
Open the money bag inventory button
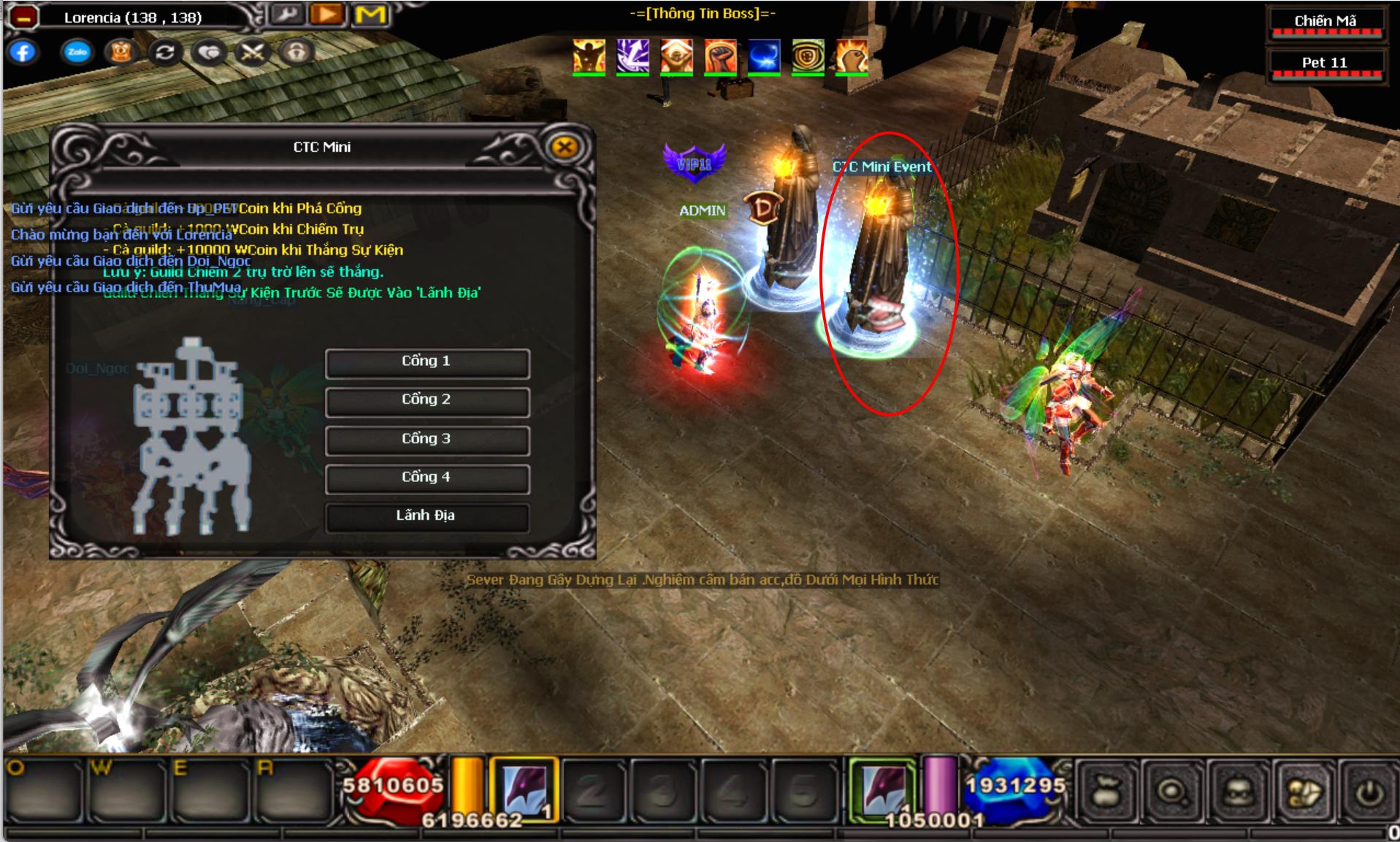tap(1106, 792)
